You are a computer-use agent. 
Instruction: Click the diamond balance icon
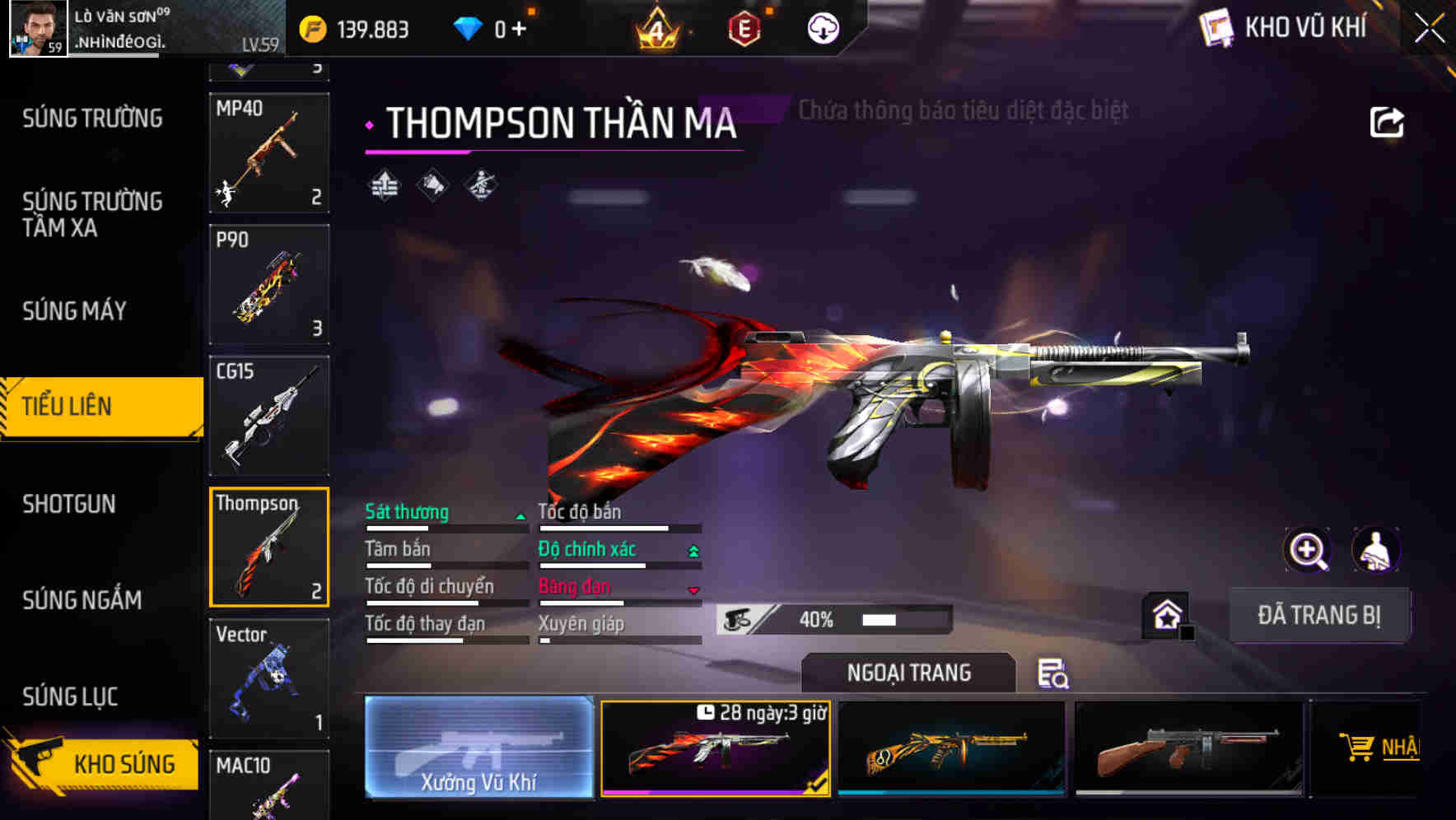[469, 27]
